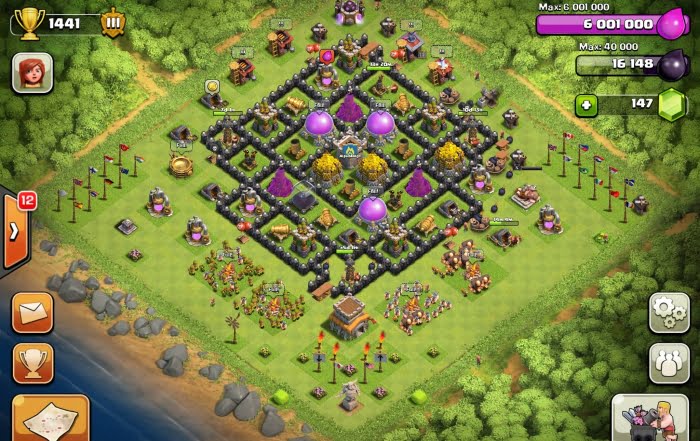
Task: Open the clan chat side arrow tab
Action: [x=14, y=231]
